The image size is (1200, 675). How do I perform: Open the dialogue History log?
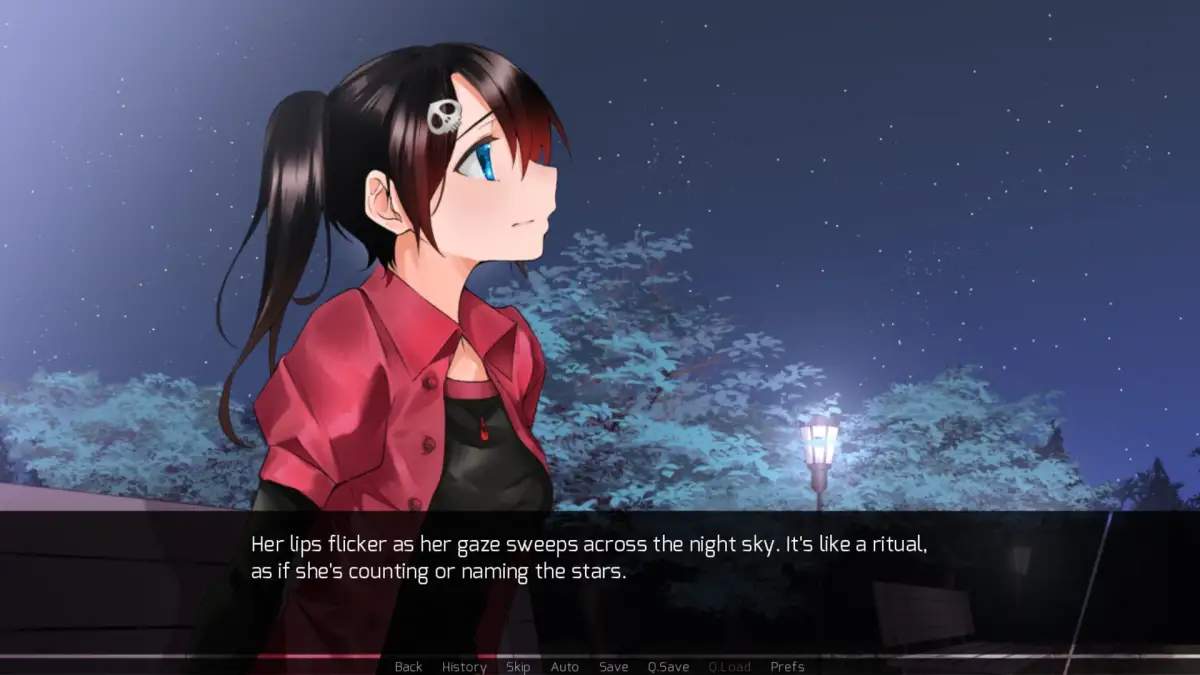(464, 667)
